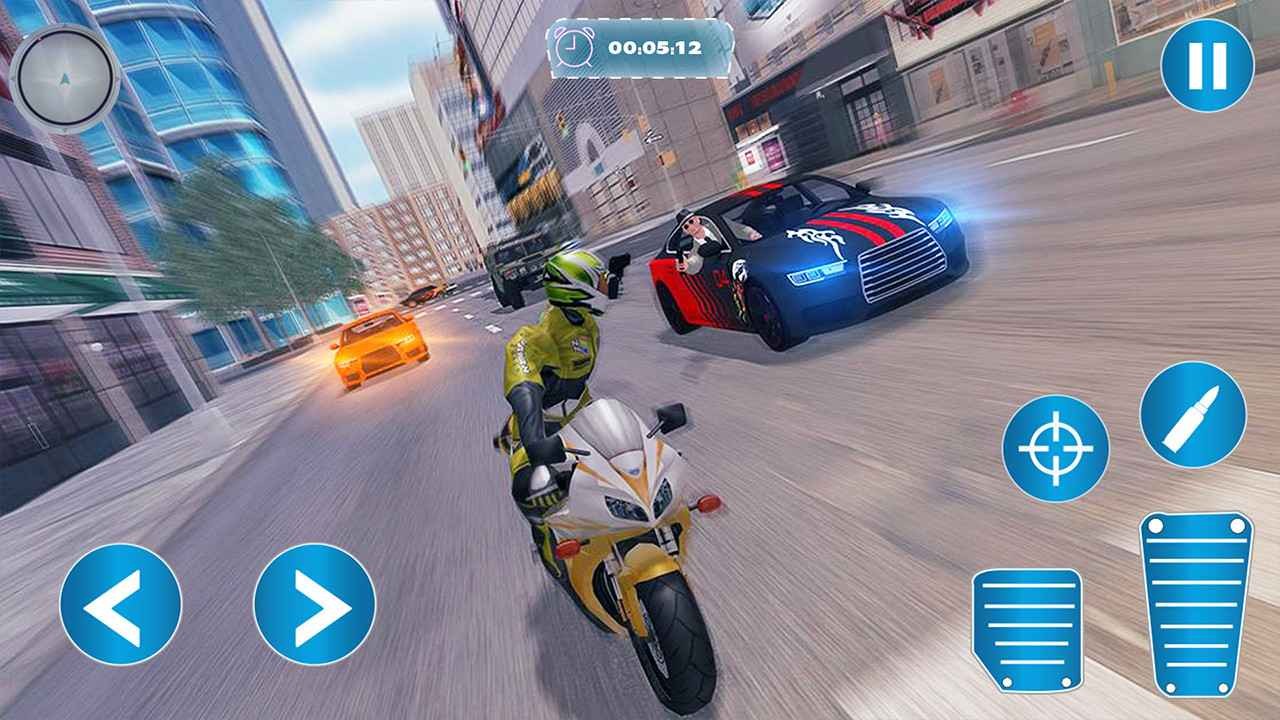Accelerate with the tall gas pedal
The height and width of the screenshot is (720, 1280).
click(x=1196, y=603)
